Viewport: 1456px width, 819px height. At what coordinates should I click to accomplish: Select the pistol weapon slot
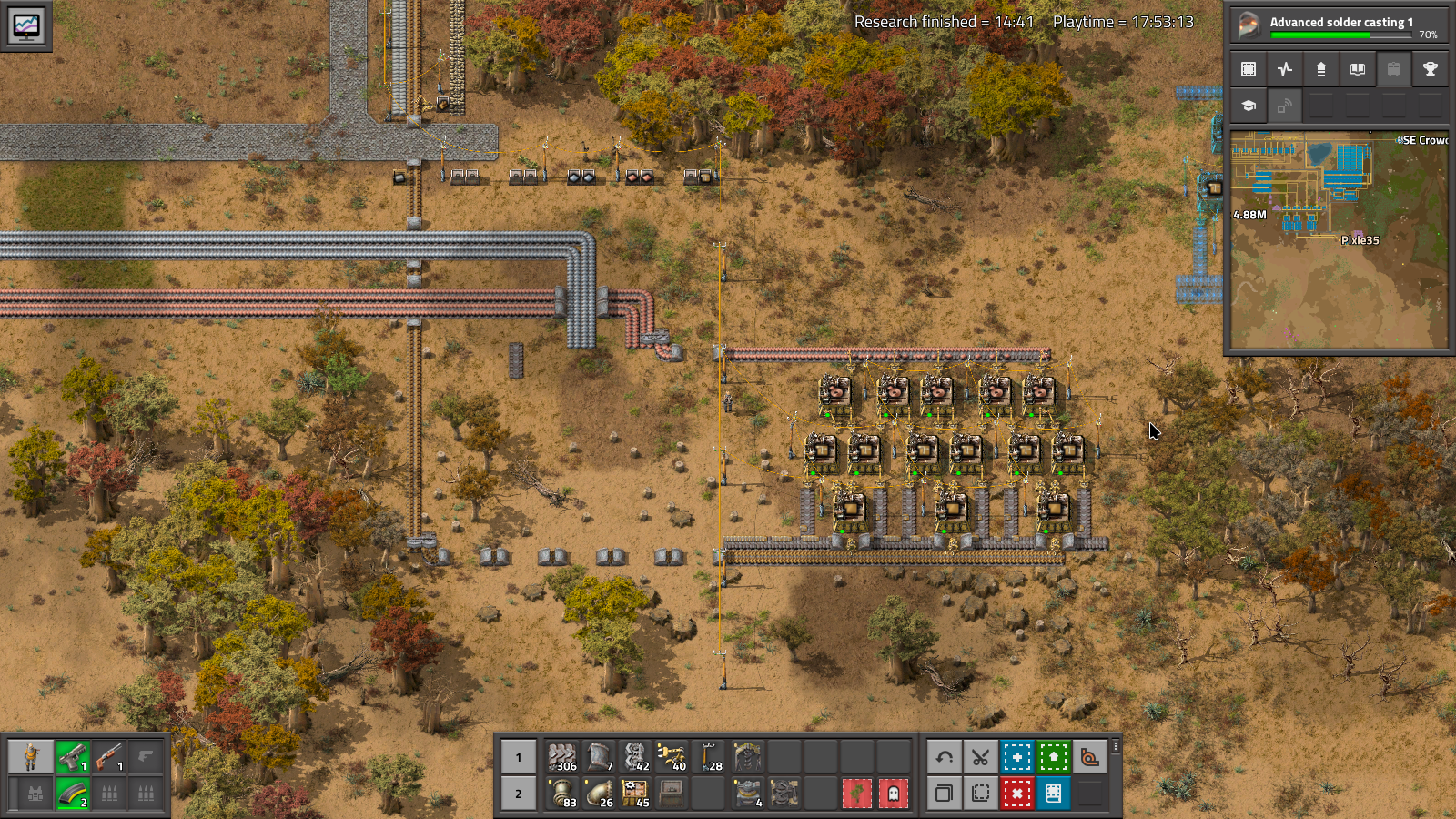pyautogui.click(x=73, y=757)
